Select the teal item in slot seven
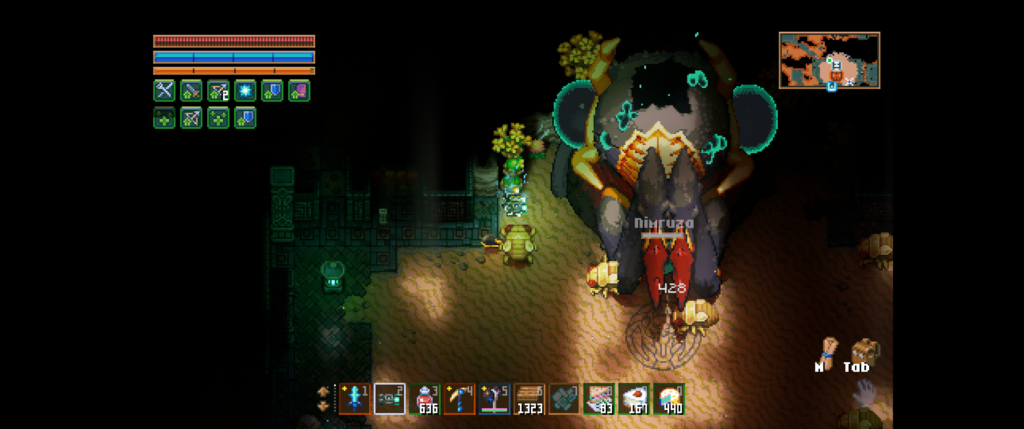Screen dimensions: 1024x429 [565, 399]
